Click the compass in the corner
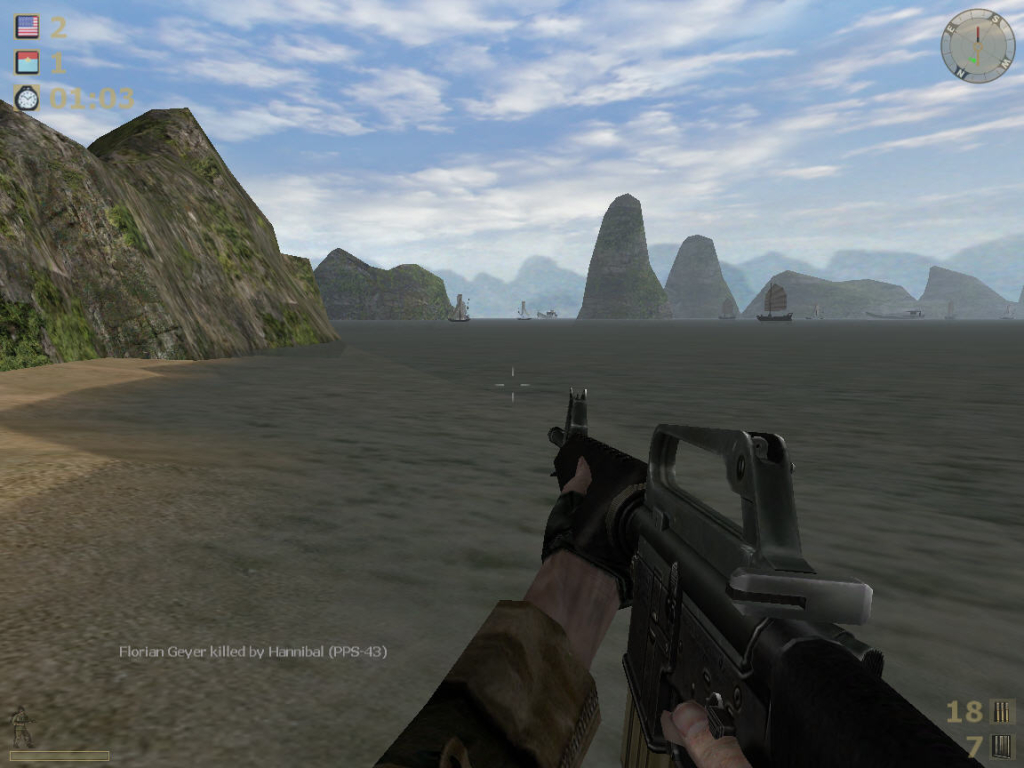1024x768 pixels. click(977, 45)
